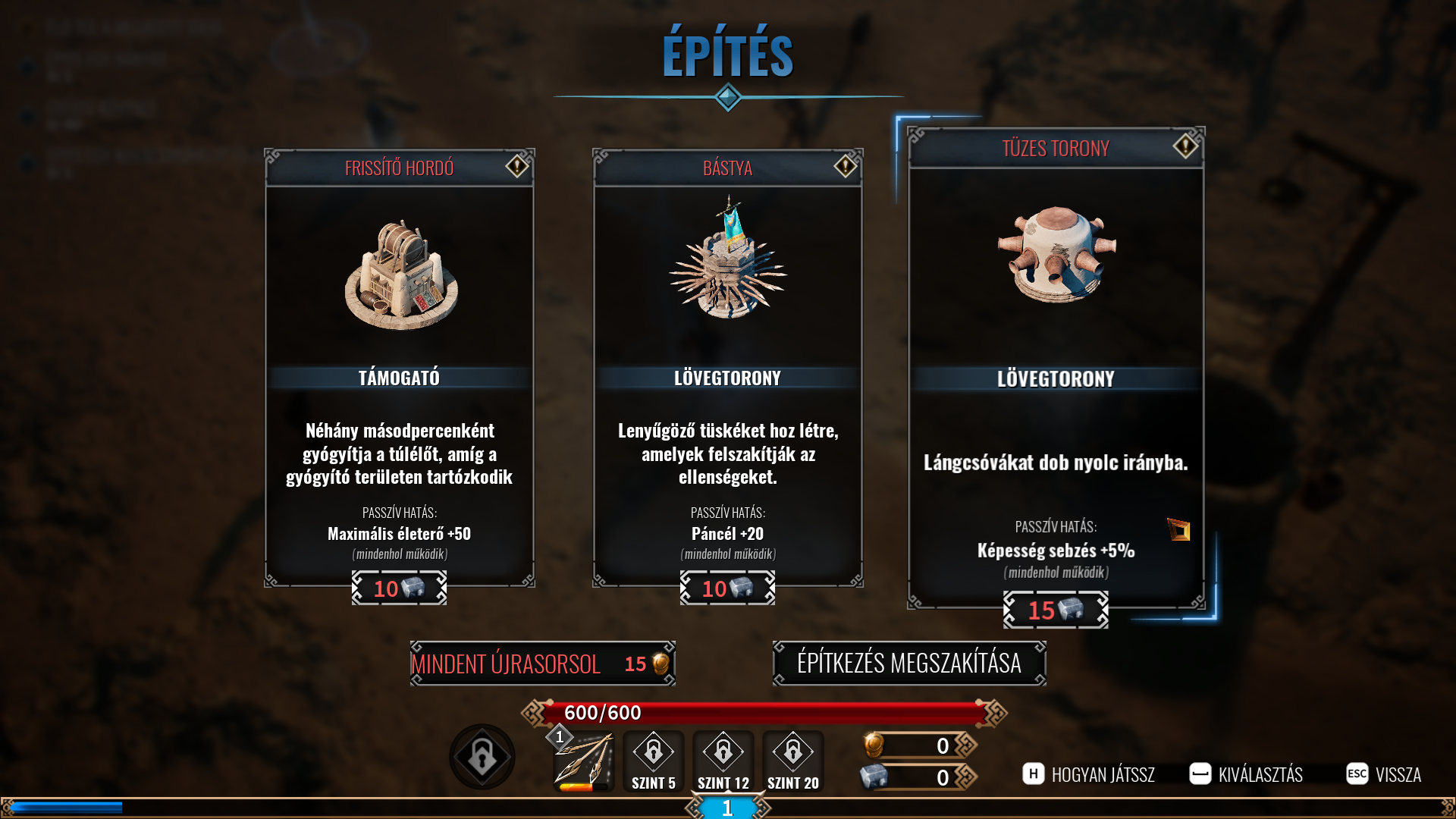Screen dimensions: 1456x819
Task: Open info icon on Frissítő Hordó card
Action: tap(517, 166)
